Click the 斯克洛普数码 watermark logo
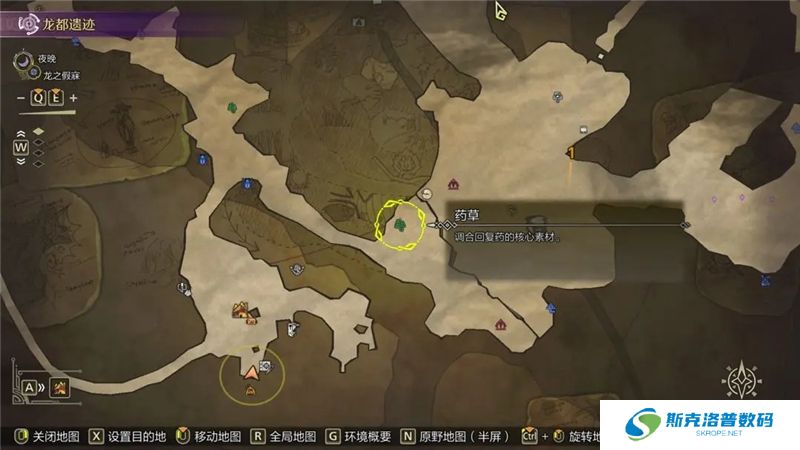The width and height of the screenshot is (800, 450). pos(700,426)
